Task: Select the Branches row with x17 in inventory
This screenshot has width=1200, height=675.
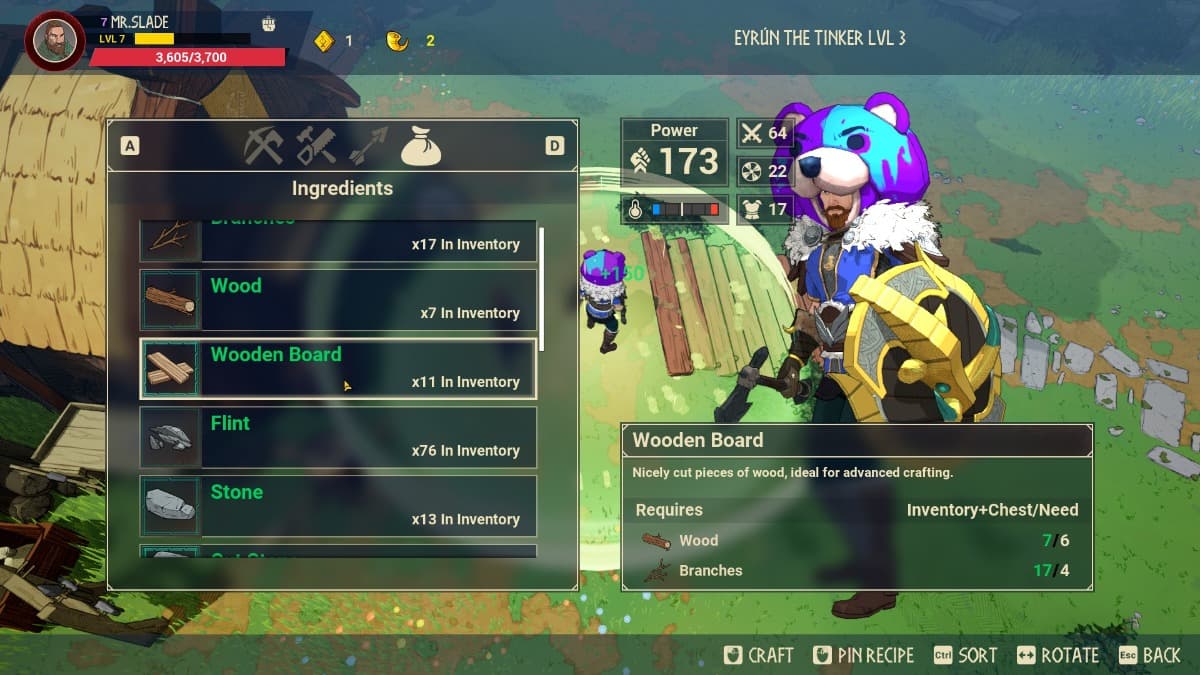Action: click(x=338, y=240)
